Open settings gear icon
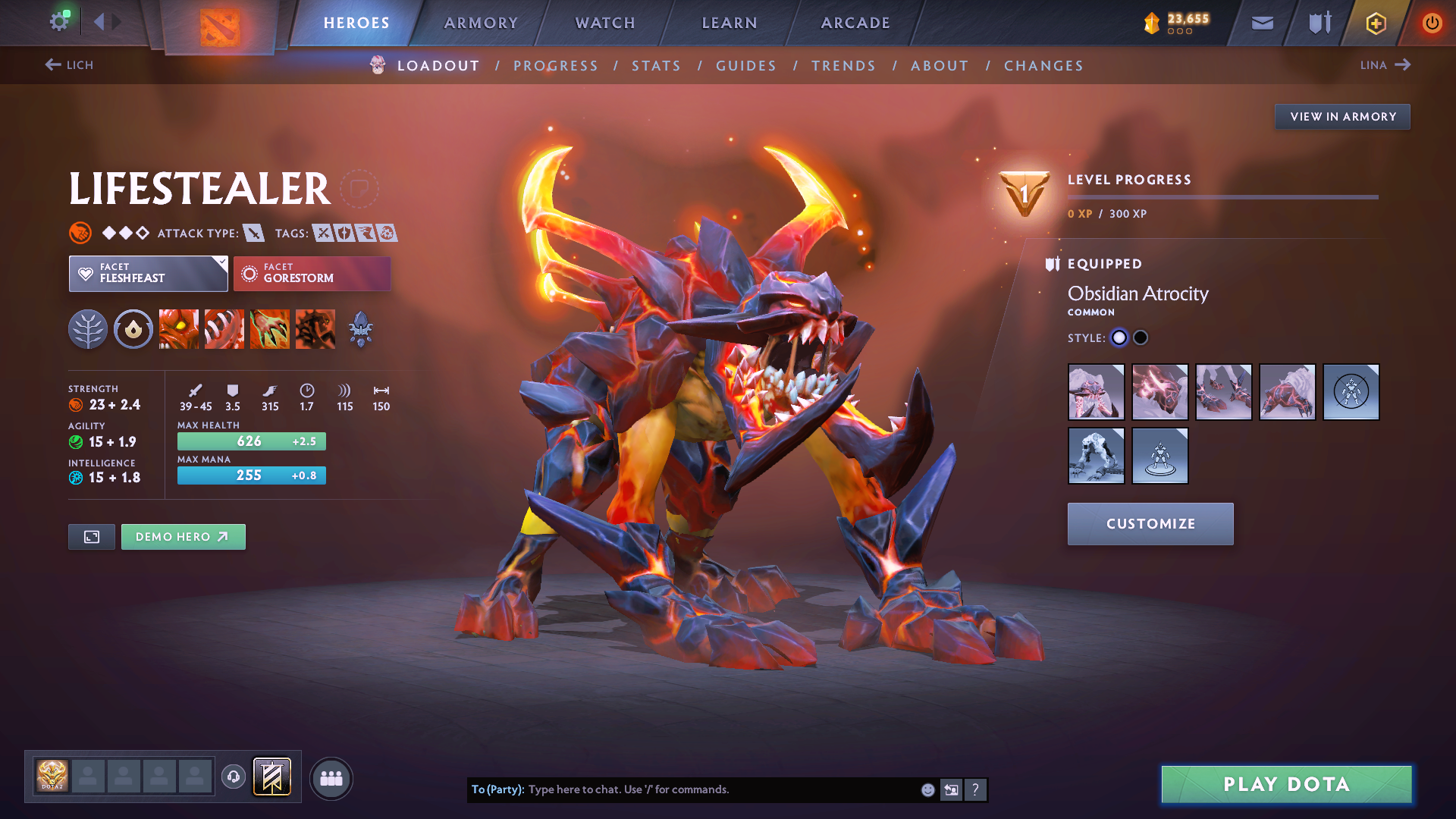Viewport: 1456px width, 819px height. tap(58, 21)
